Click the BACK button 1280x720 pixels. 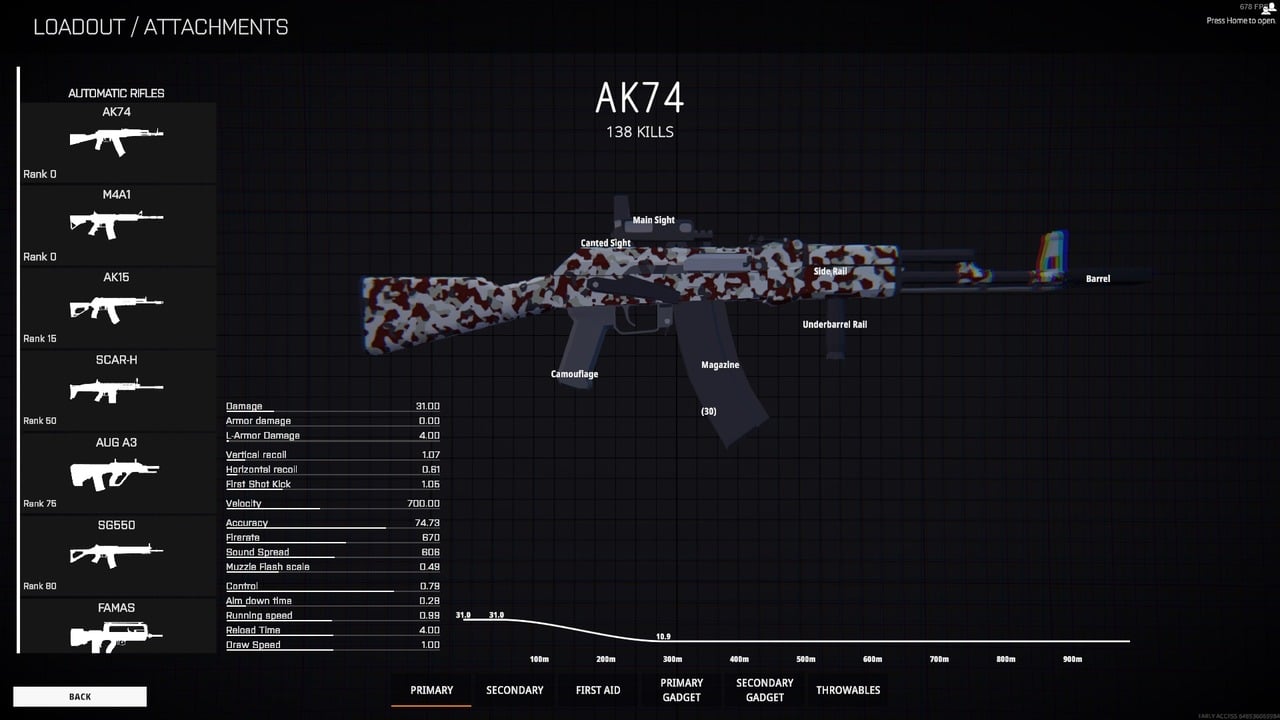pos(79,696)
